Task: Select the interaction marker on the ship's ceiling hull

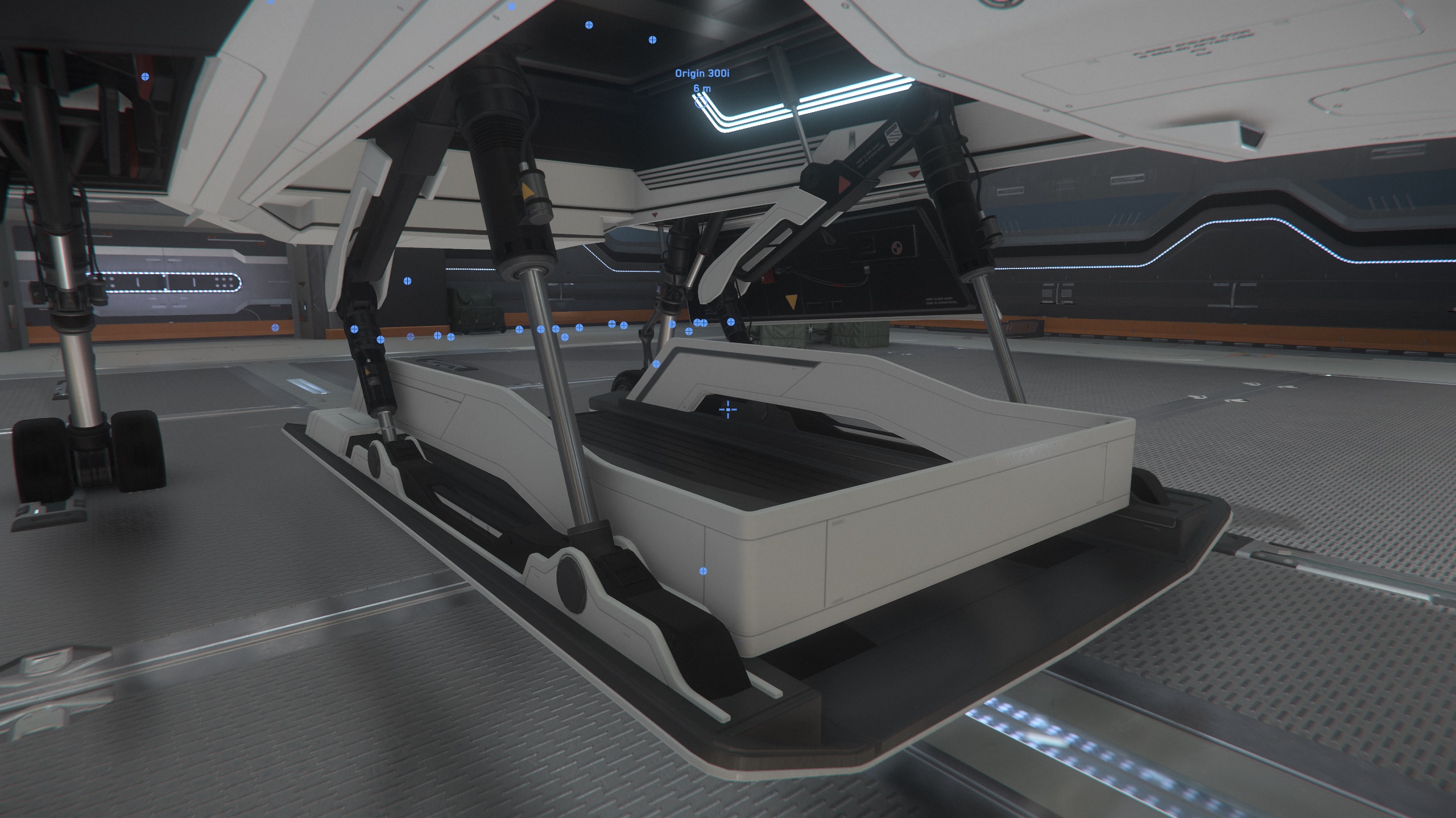Action: 589,24
